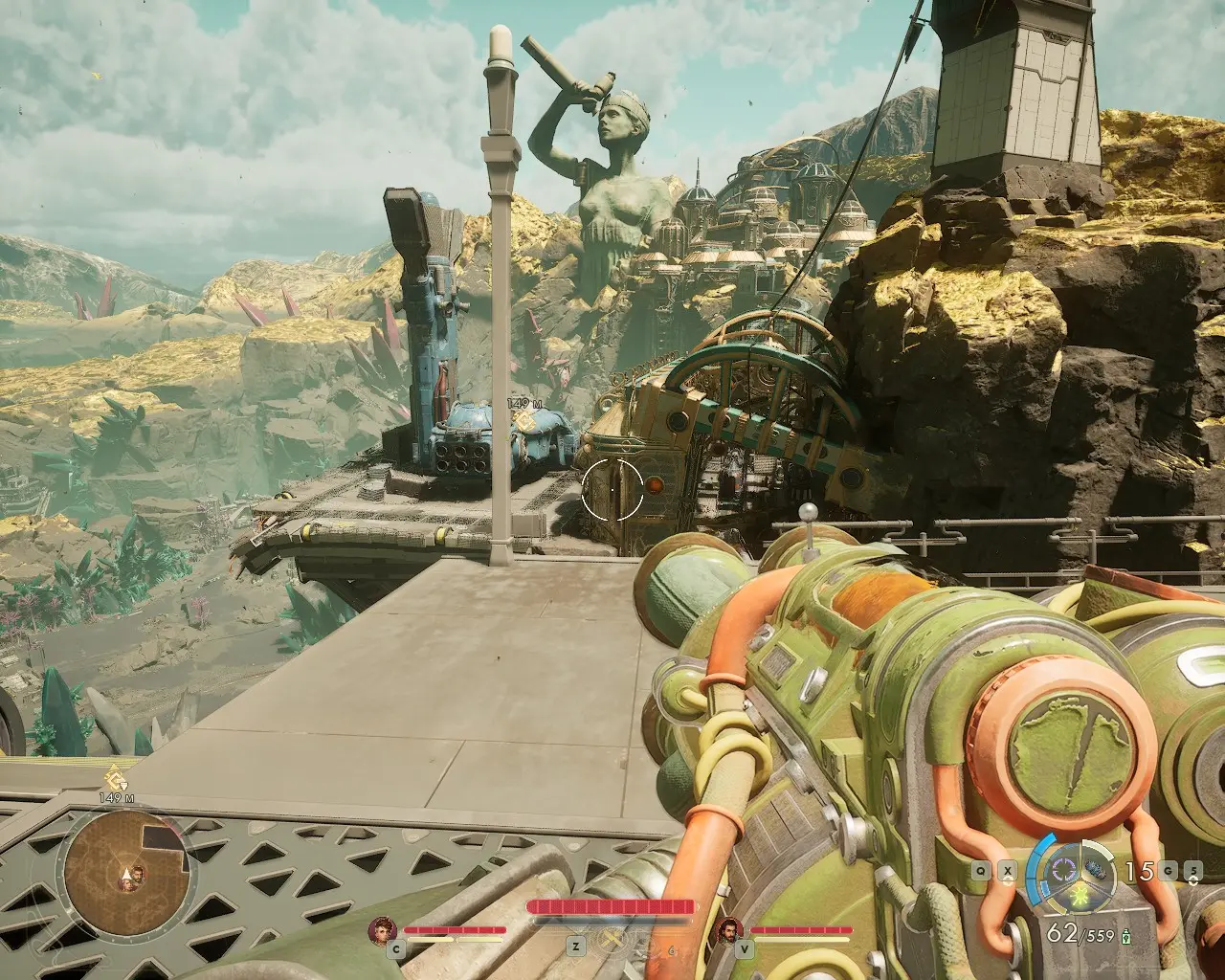The width and height of the screenshot is (1225, 980).
Task: Select the red-haired companion portrait
Action: pos(383,929)
